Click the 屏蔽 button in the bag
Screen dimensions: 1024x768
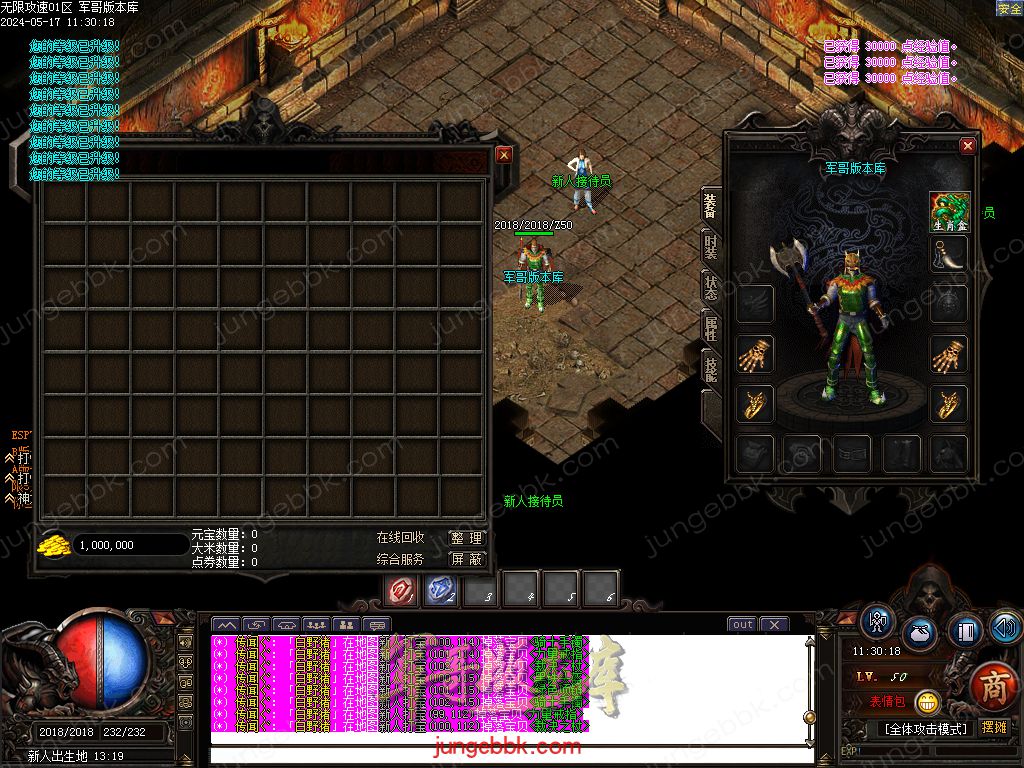pyautogui.click(x=467, y=560)
